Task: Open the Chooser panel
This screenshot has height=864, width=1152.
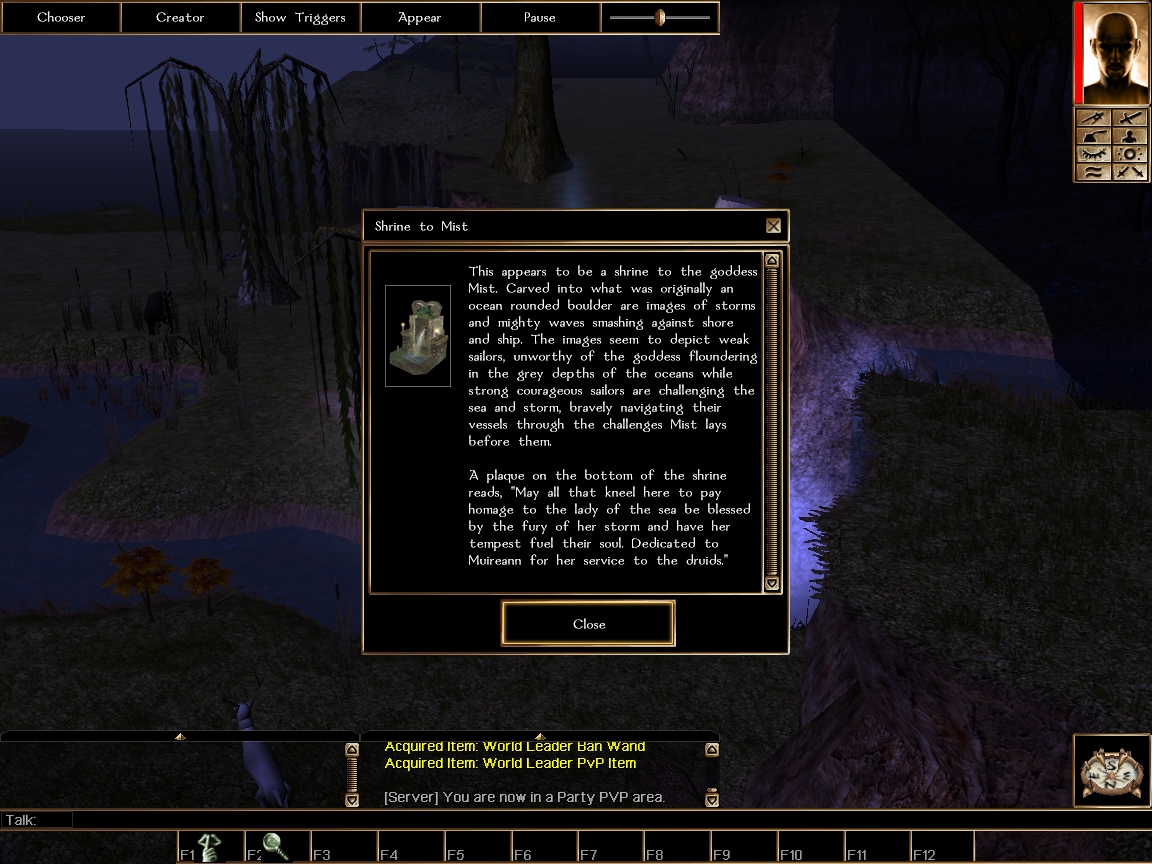Action: 61,17
